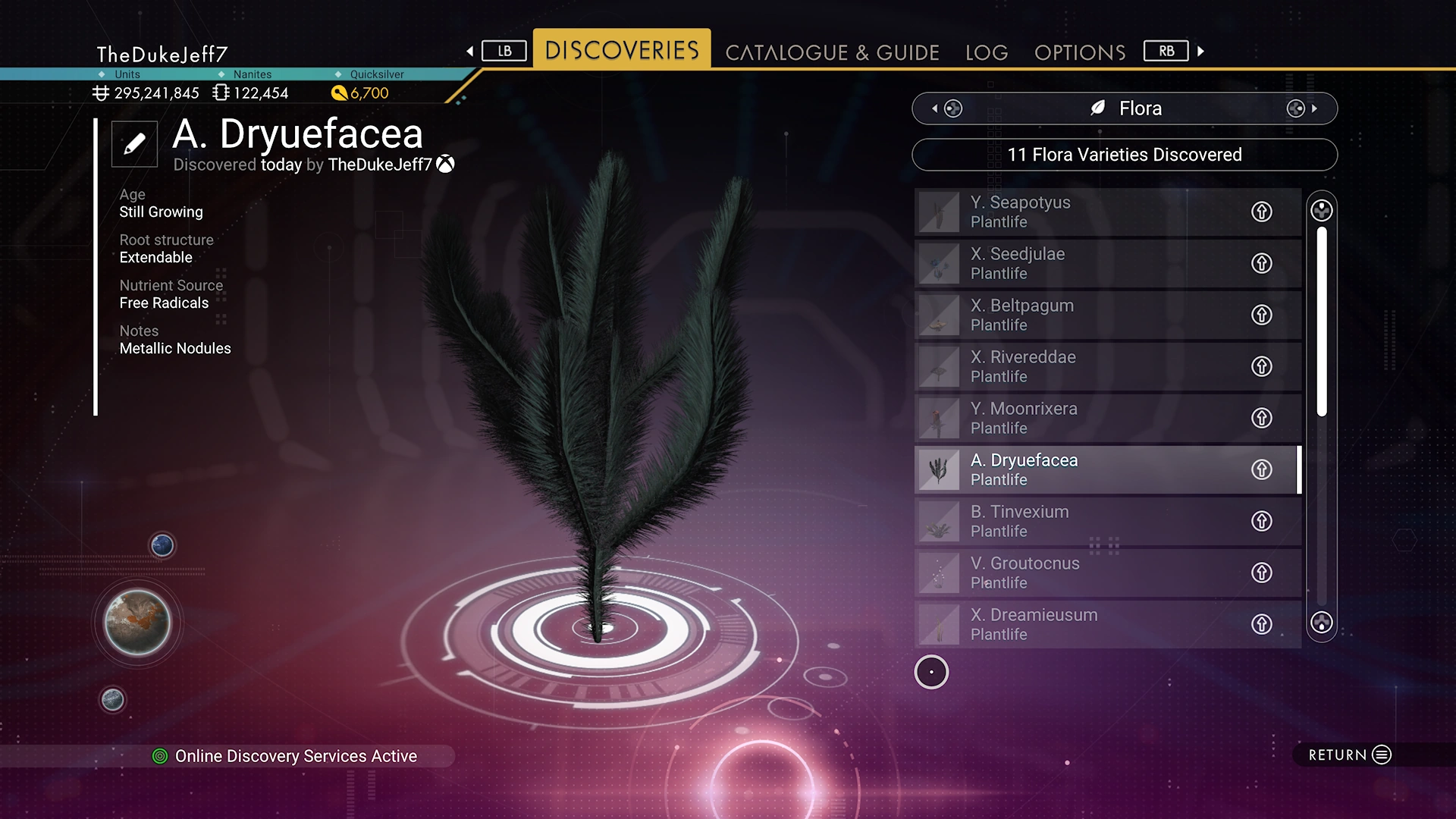The height and width of the screenshot is (819, 1456).
Task: Switch to the next category right of Flora
Action: (1301, 108)
